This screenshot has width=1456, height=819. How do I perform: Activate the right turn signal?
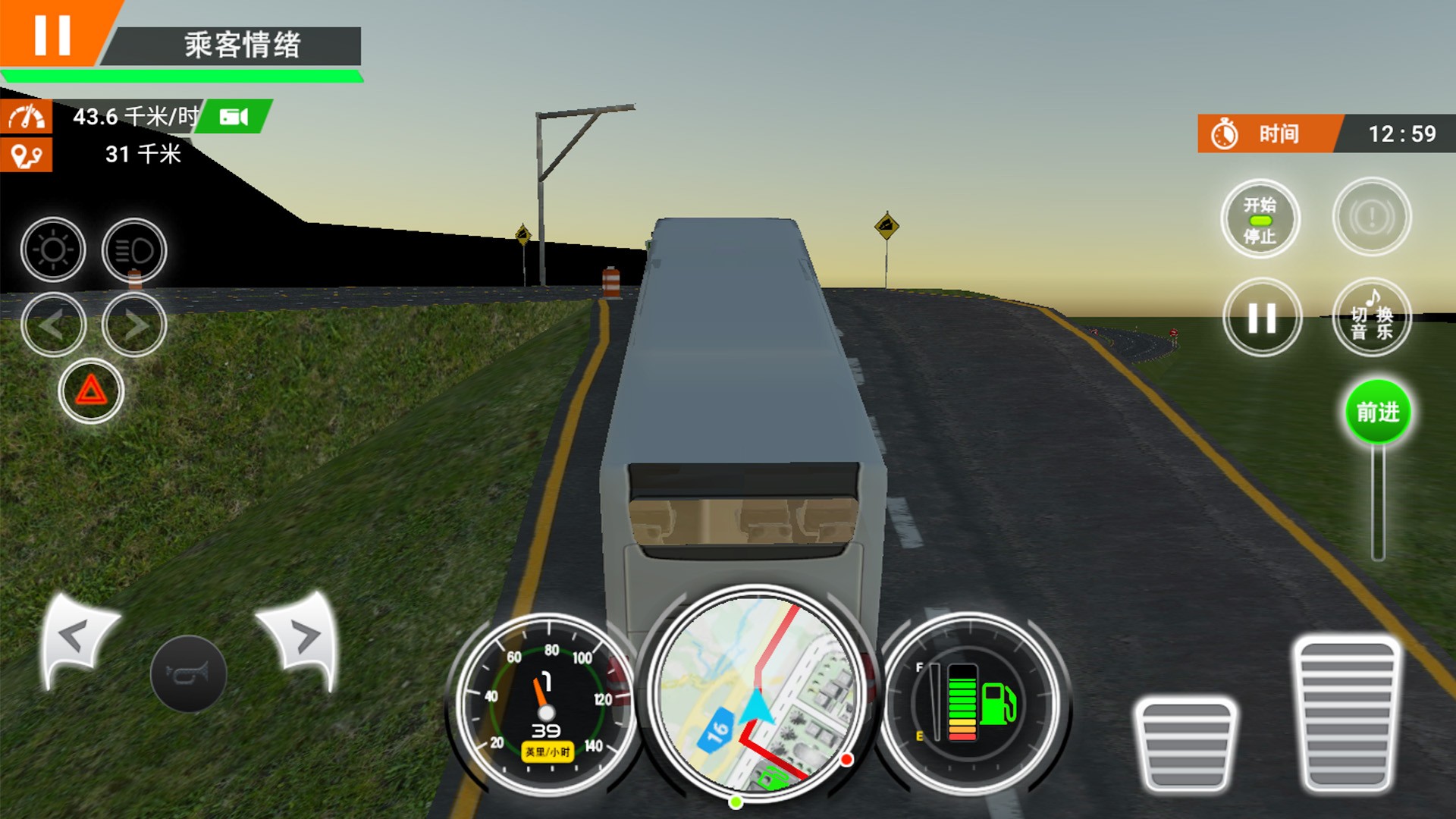pos(134,325)
